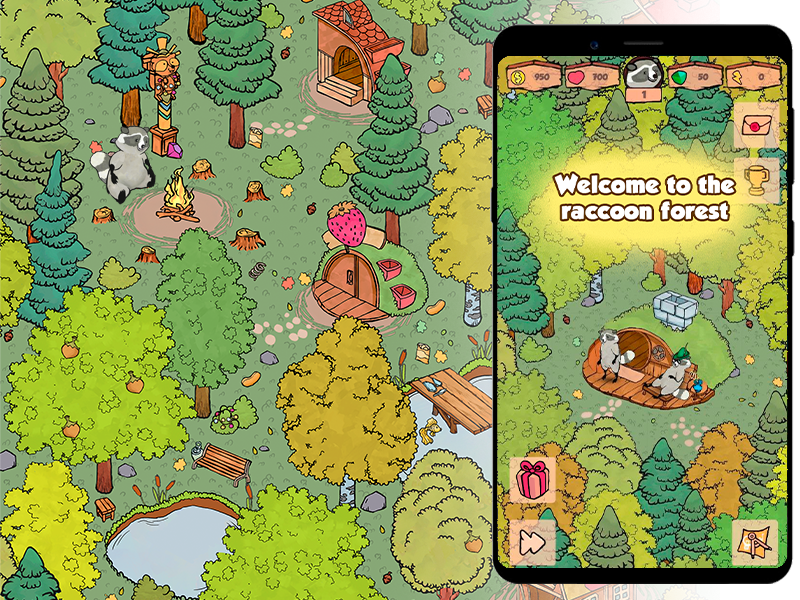Tap the lightning bolt energy panel
This screenshot has height=600, width=800.
coord(752,76)
